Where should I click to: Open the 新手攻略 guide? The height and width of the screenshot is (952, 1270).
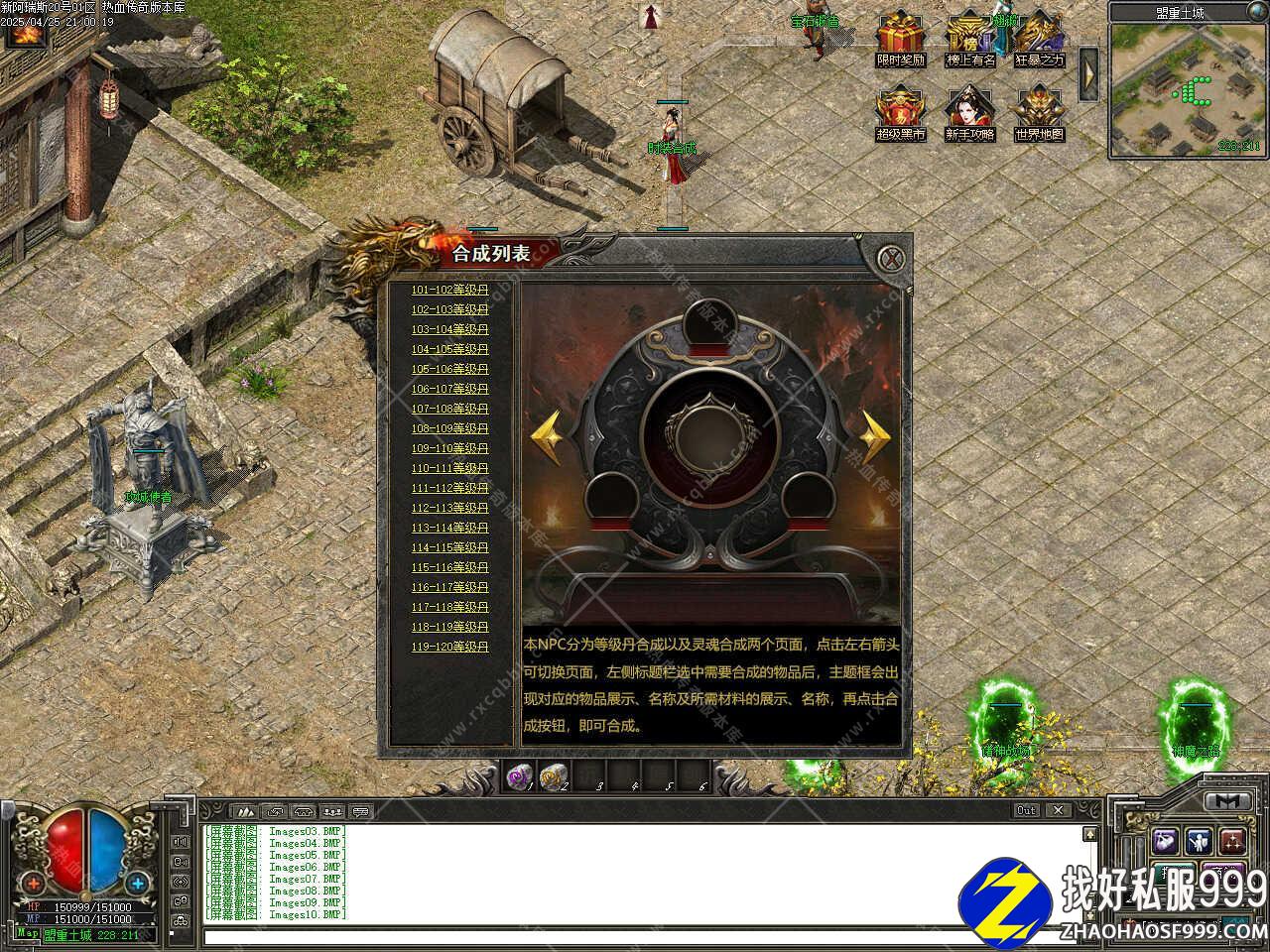tap(969, 111)
